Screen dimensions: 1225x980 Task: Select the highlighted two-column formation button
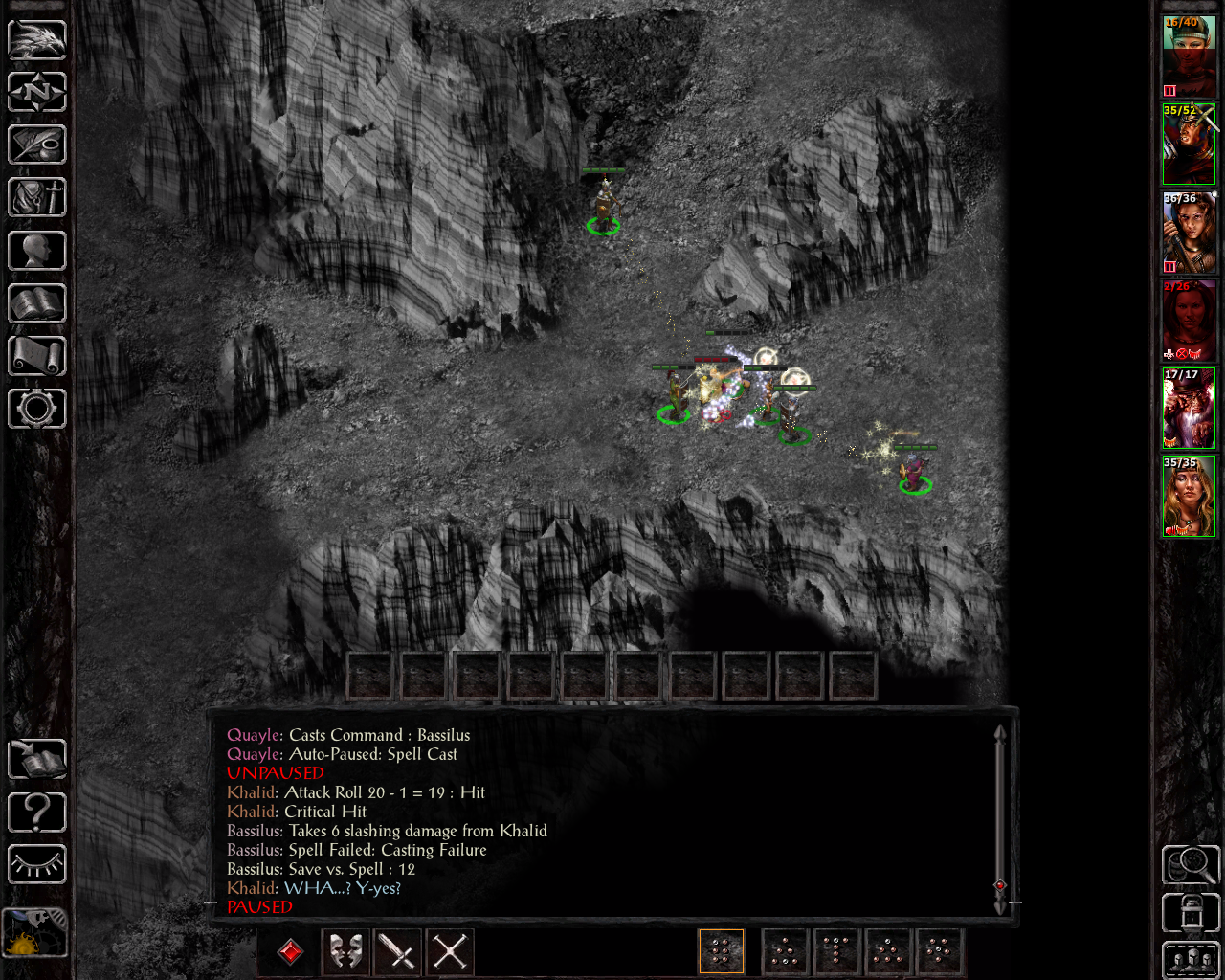click(x=722, y=951)
